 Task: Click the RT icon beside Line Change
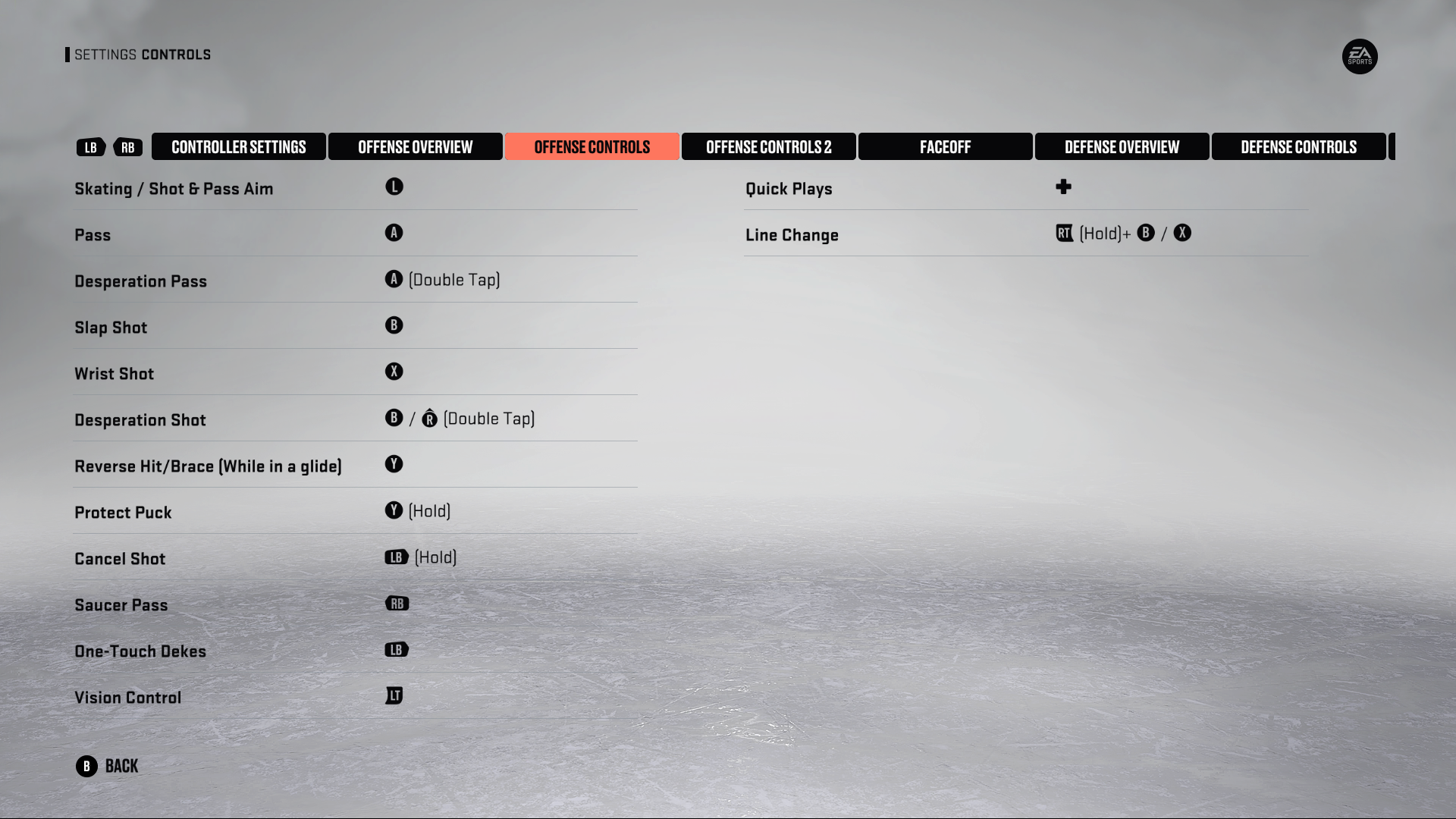coord(1065,233)
